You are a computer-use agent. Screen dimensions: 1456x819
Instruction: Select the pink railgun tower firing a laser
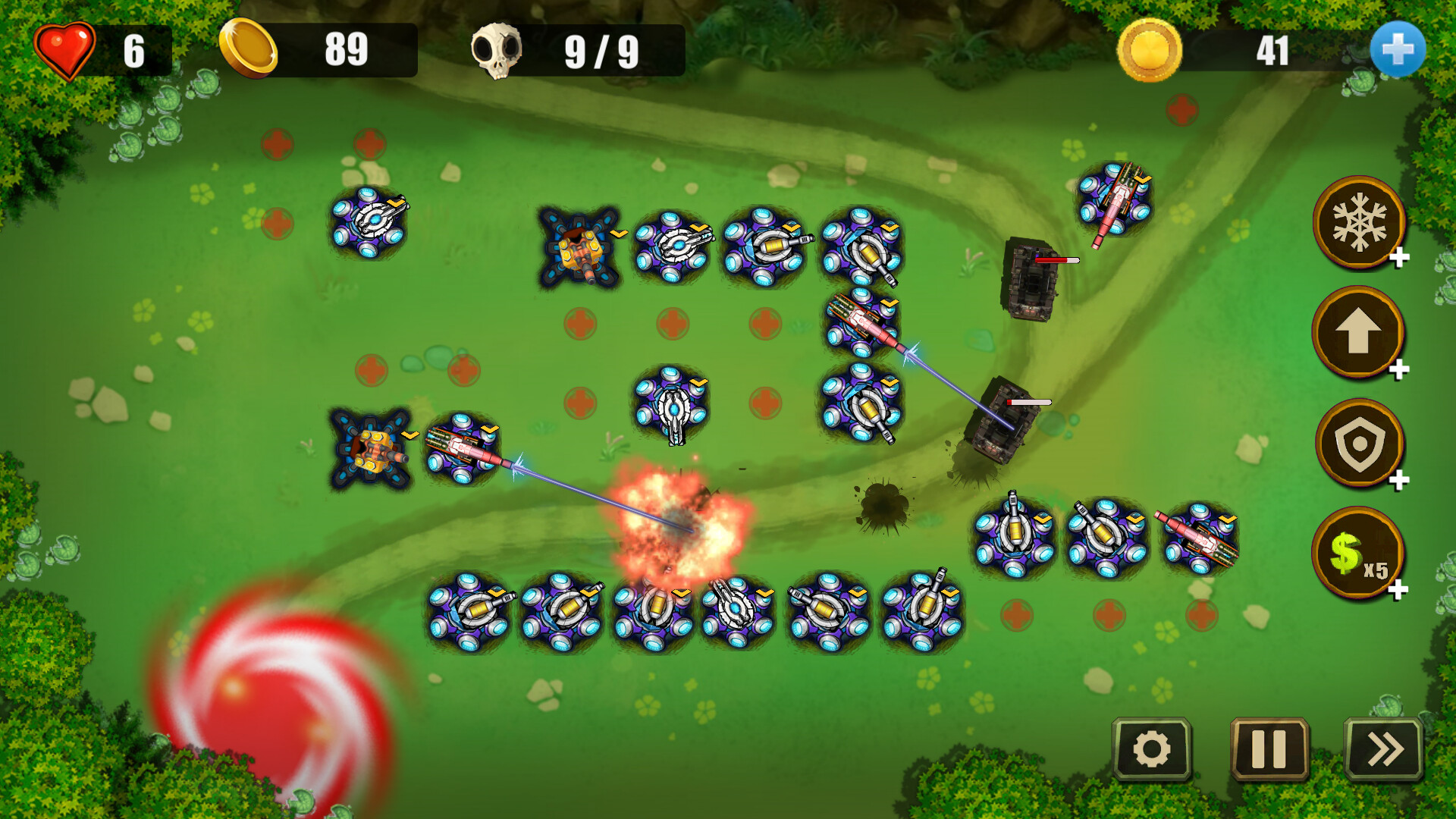pos(461,449)
